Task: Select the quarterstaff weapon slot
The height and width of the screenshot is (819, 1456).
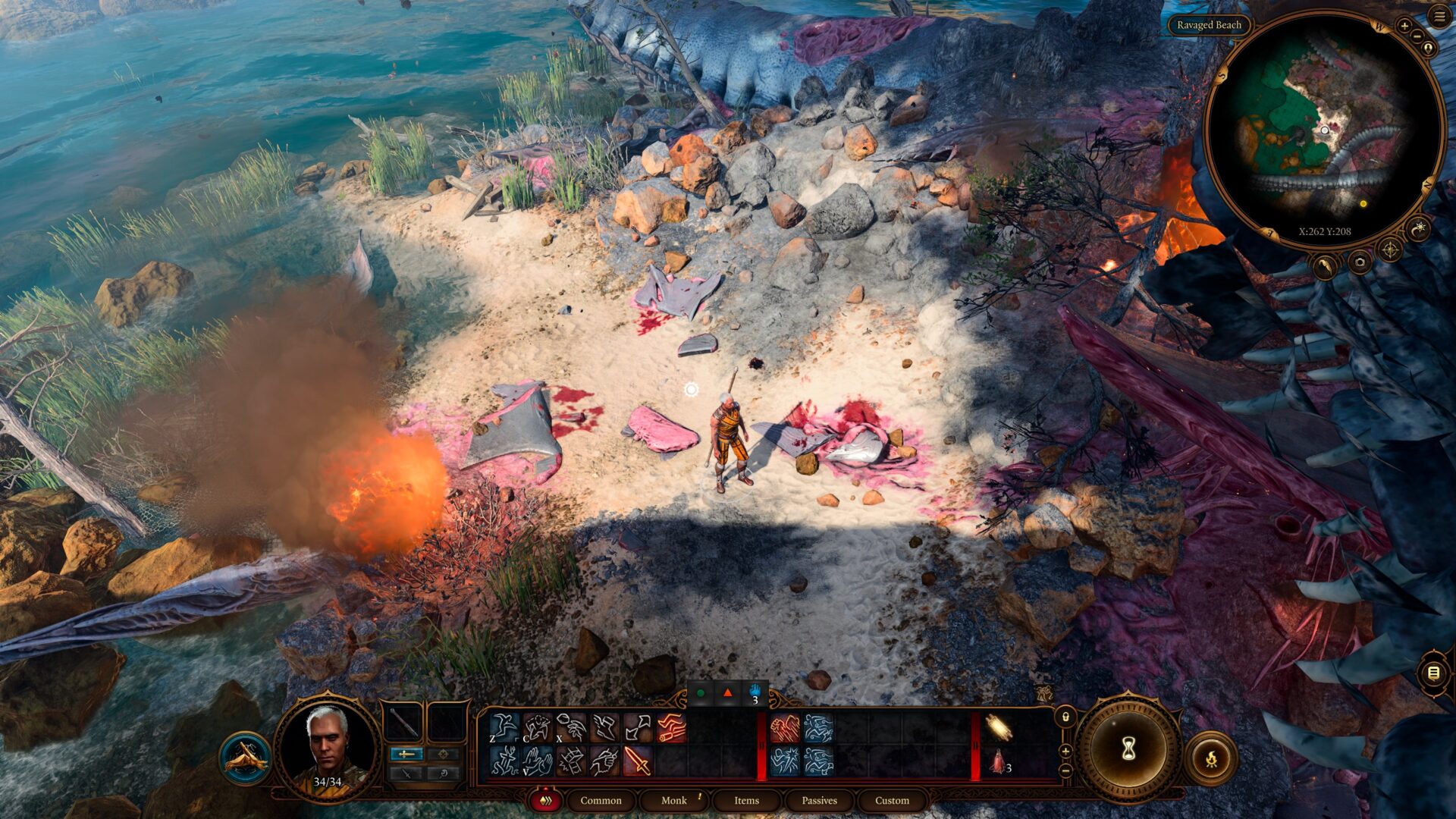Action: (x=404, y=723)
